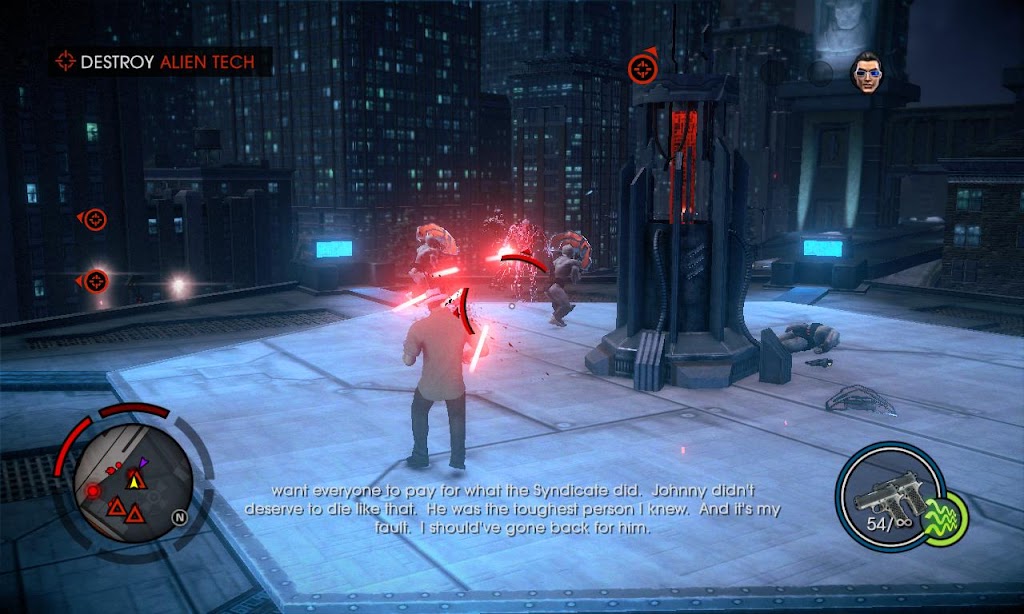Click the N compass marker on minimap
This screenshot has height=614, width=1024.
(179, 517)
